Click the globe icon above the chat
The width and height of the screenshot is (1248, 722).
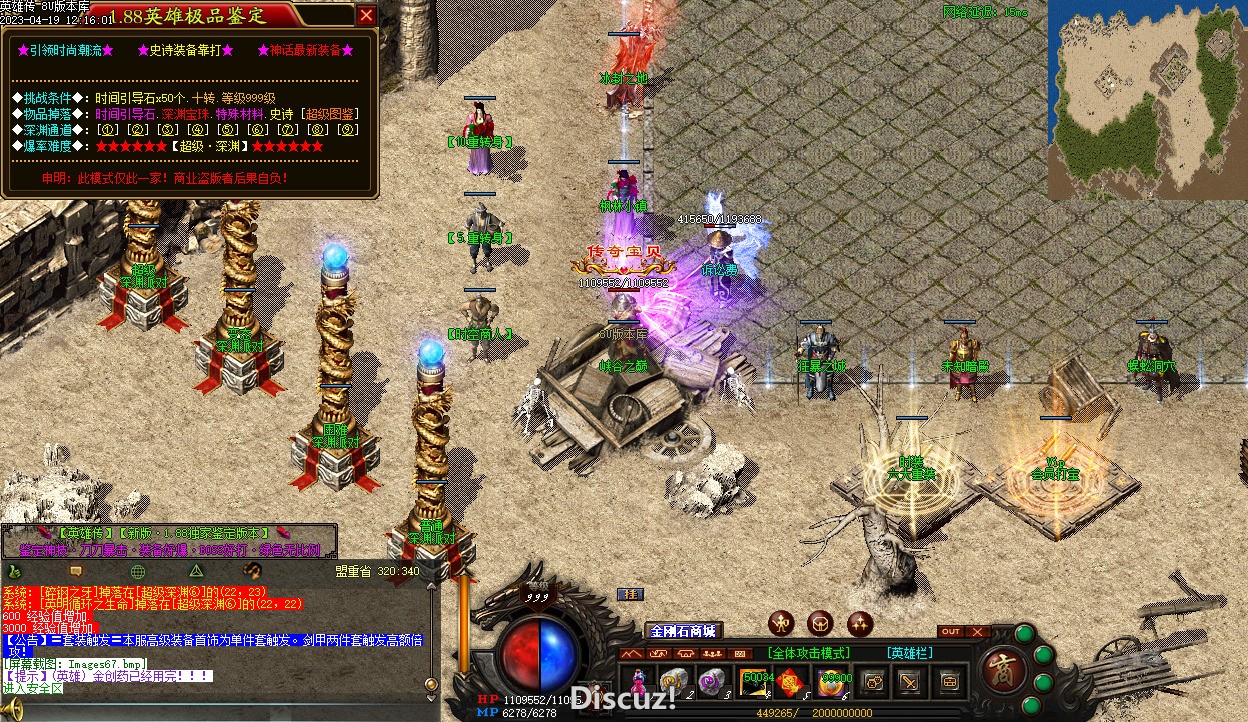tap(138, 571)
